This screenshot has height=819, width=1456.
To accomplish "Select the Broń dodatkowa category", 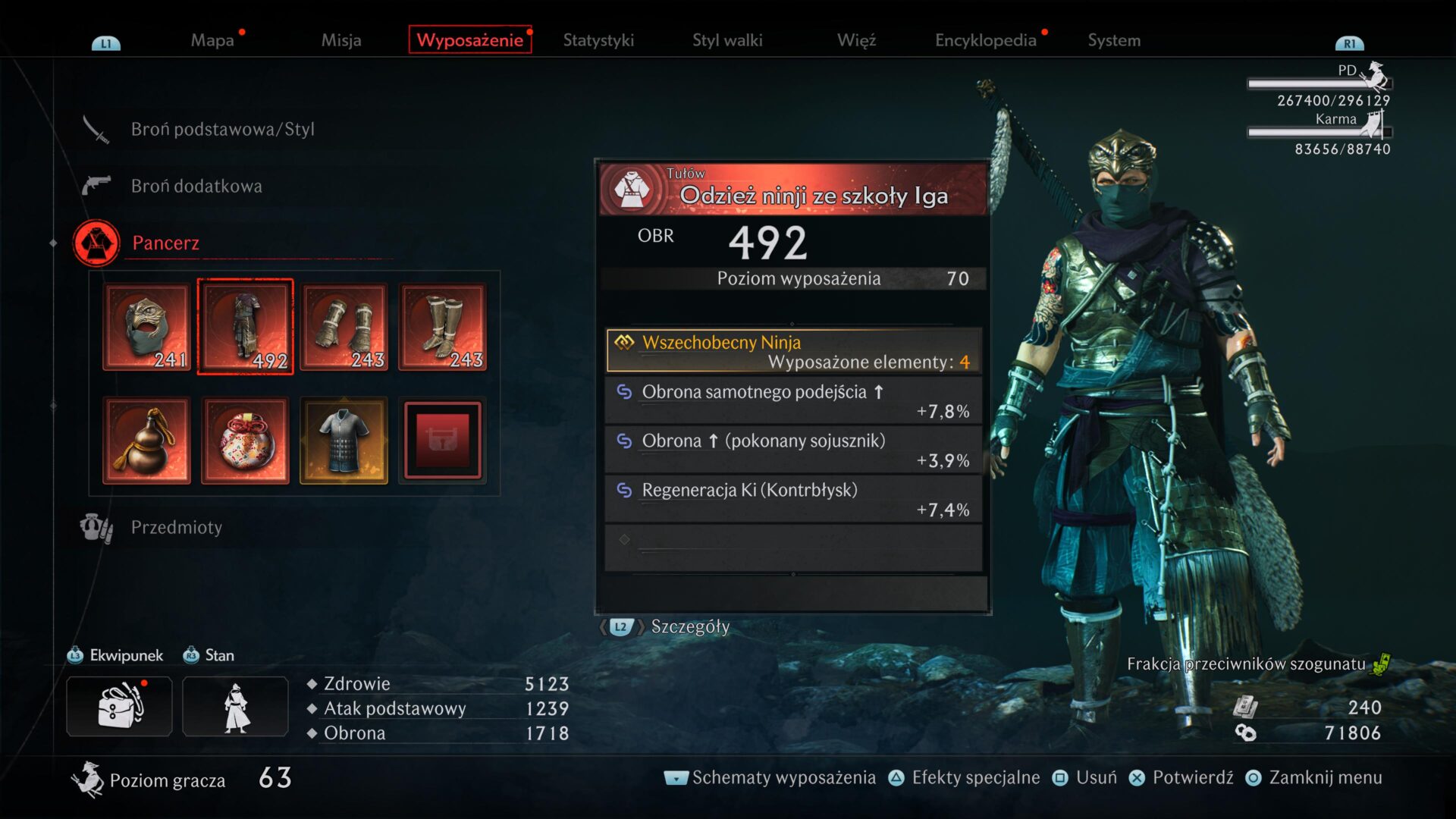I will pos(196,186).
